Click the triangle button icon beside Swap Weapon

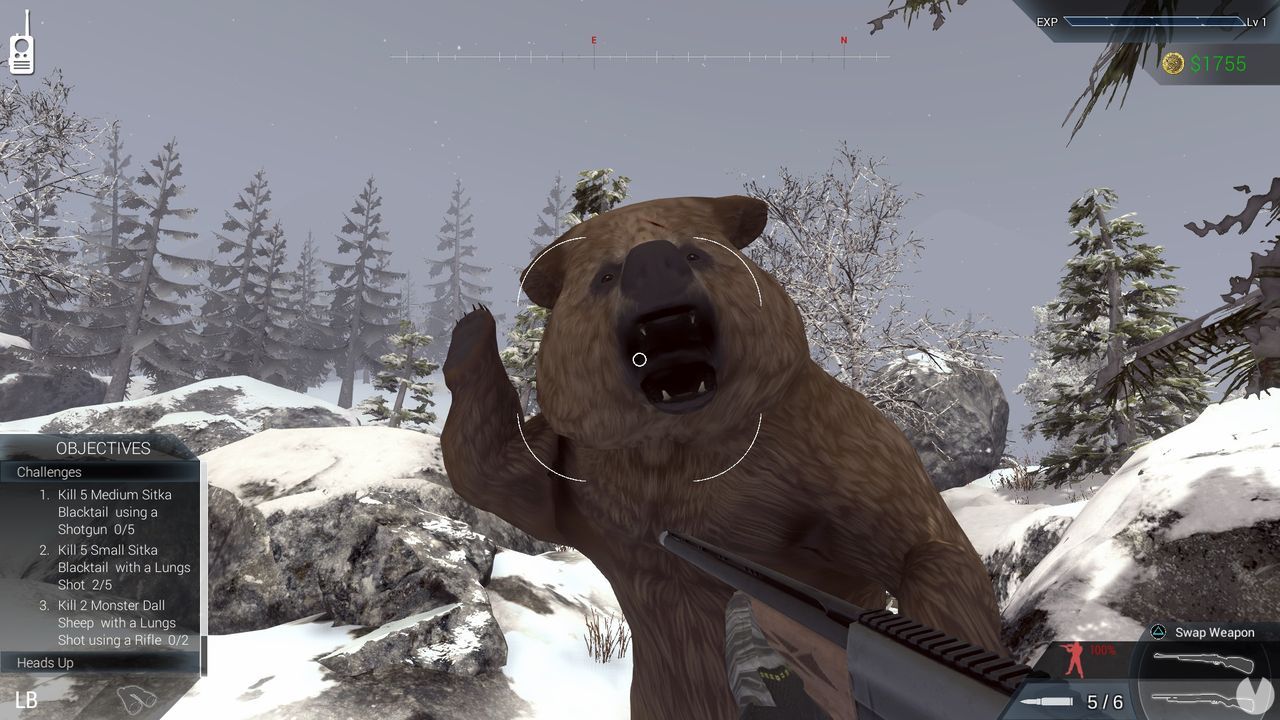tap(1157, 632)
